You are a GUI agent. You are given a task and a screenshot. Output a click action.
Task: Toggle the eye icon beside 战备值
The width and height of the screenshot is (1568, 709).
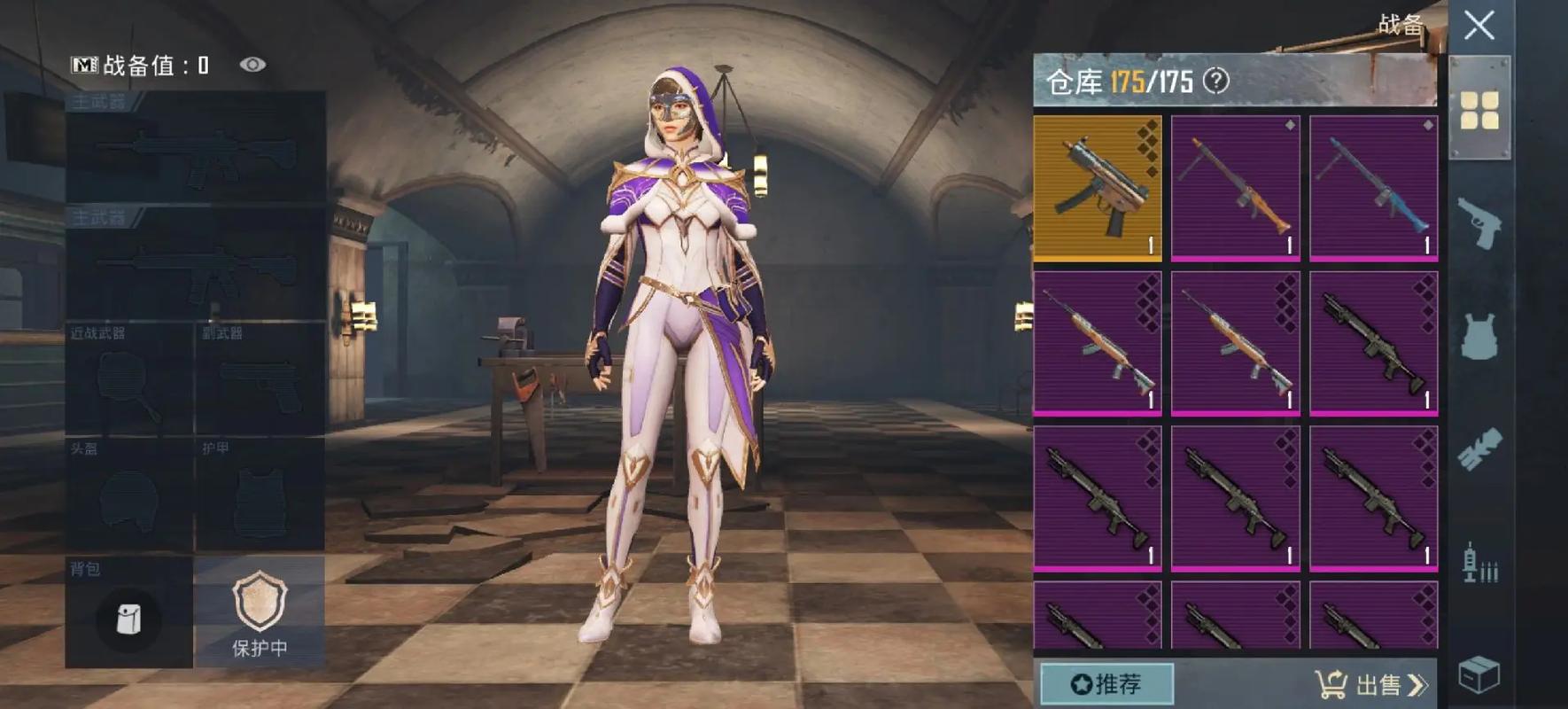(252, 65)
